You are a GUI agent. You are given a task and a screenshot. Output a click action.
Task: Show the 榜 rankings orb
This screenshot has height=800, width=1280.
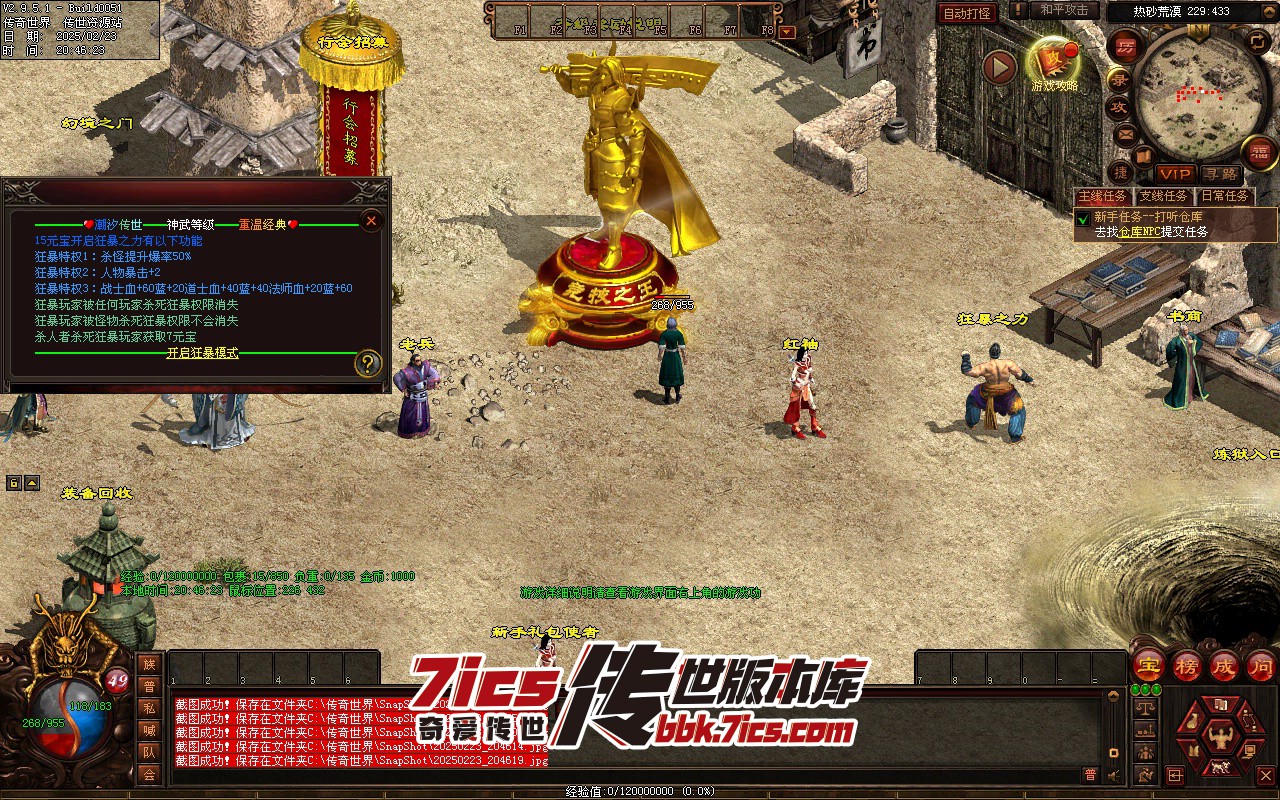click(1187, 666)
